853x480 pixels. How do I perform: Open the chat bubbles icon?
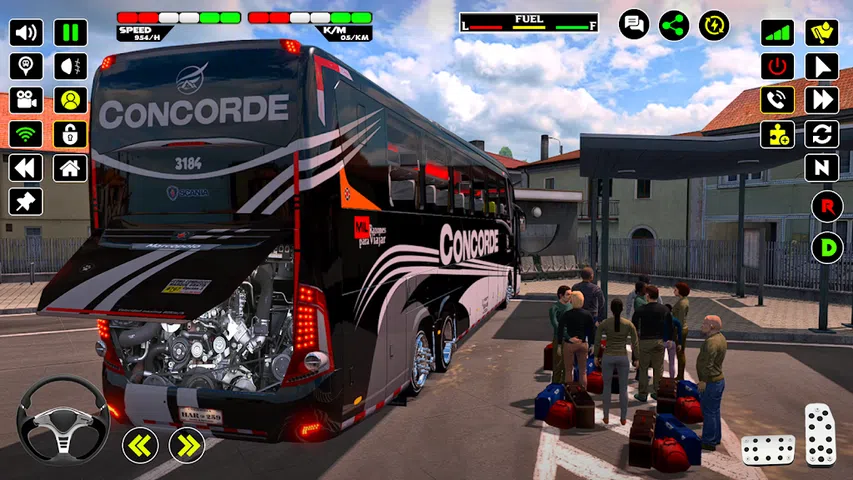(634, 24)
